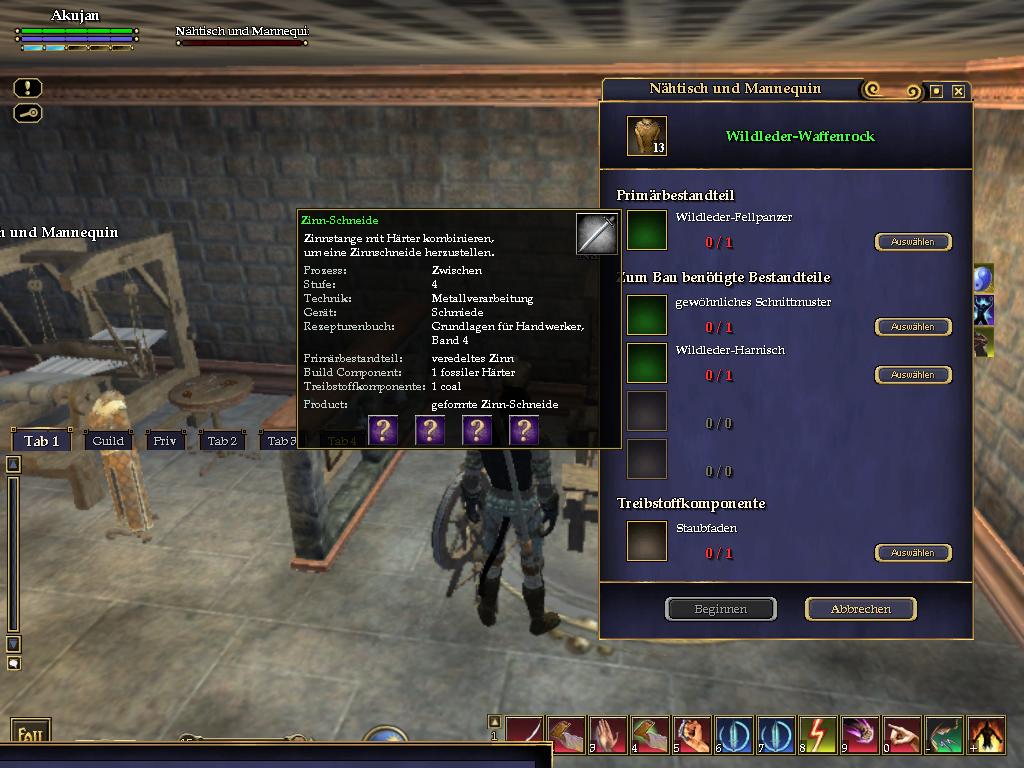
Task: Cancel the recipe with Abbrechen
Action: click(860, 609)
